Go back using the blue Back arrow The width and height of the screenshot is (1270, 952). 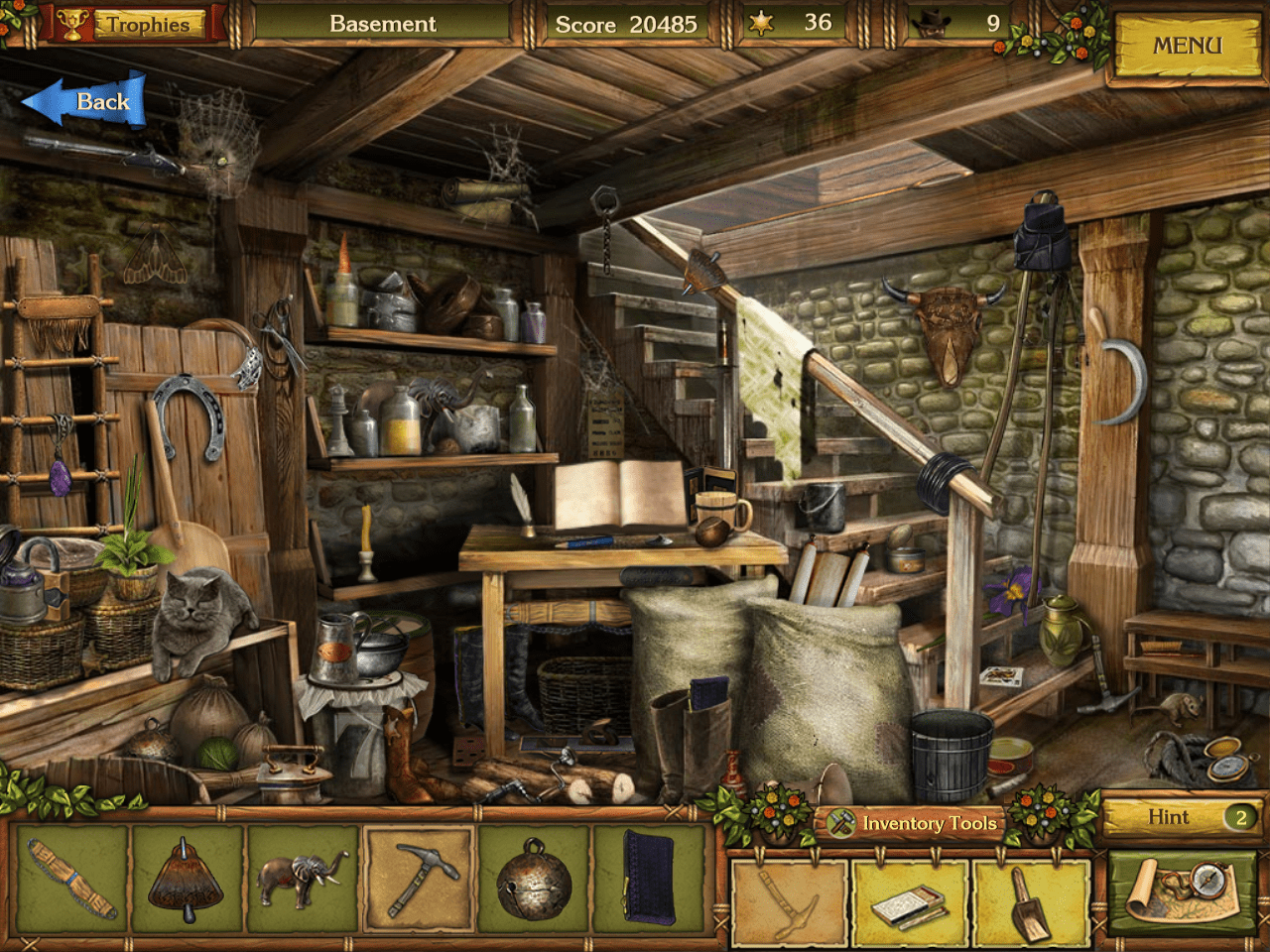click(86, 101)
